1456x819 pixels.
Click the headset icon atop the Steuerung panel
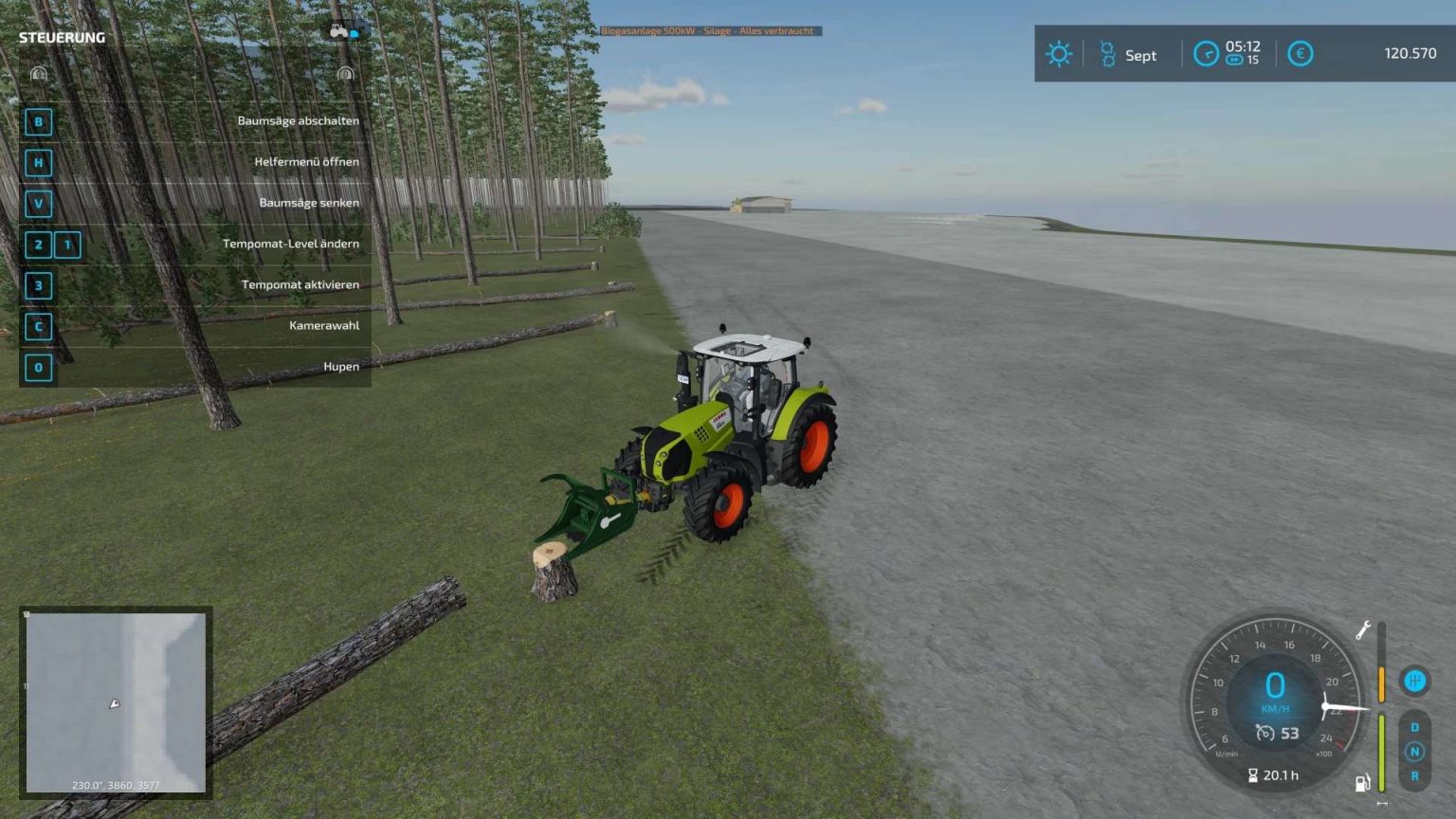tap(38, 74)
